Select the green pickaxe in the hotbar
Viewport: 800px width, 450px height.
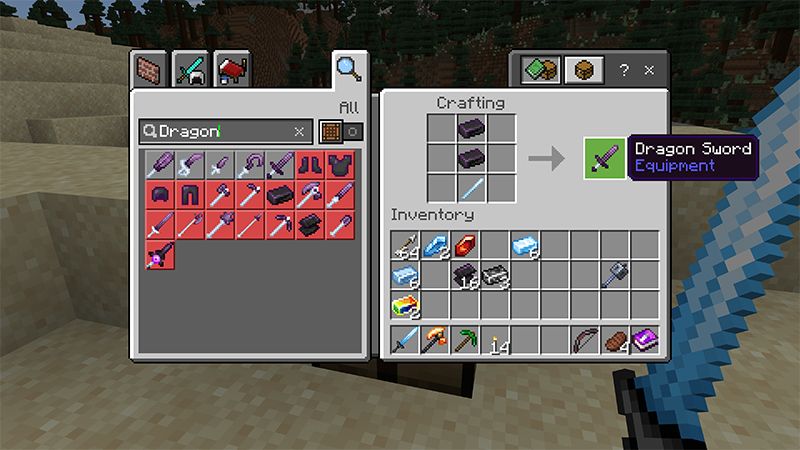tap(465, 340)
